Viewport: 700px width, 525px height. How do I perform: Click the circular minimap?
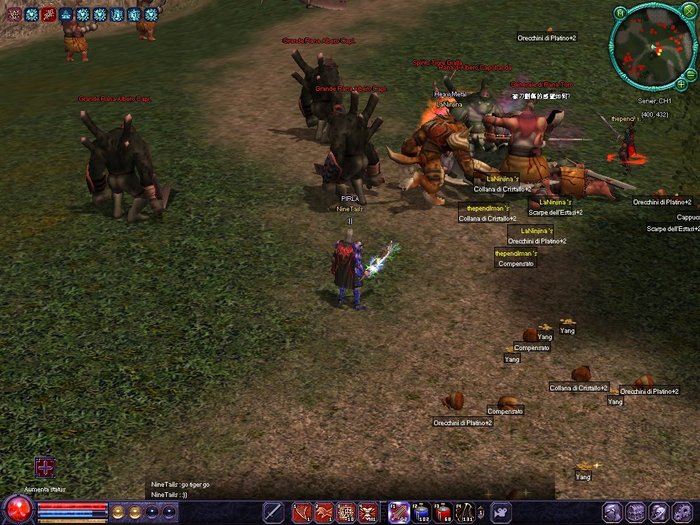click(x=653, y=47)
